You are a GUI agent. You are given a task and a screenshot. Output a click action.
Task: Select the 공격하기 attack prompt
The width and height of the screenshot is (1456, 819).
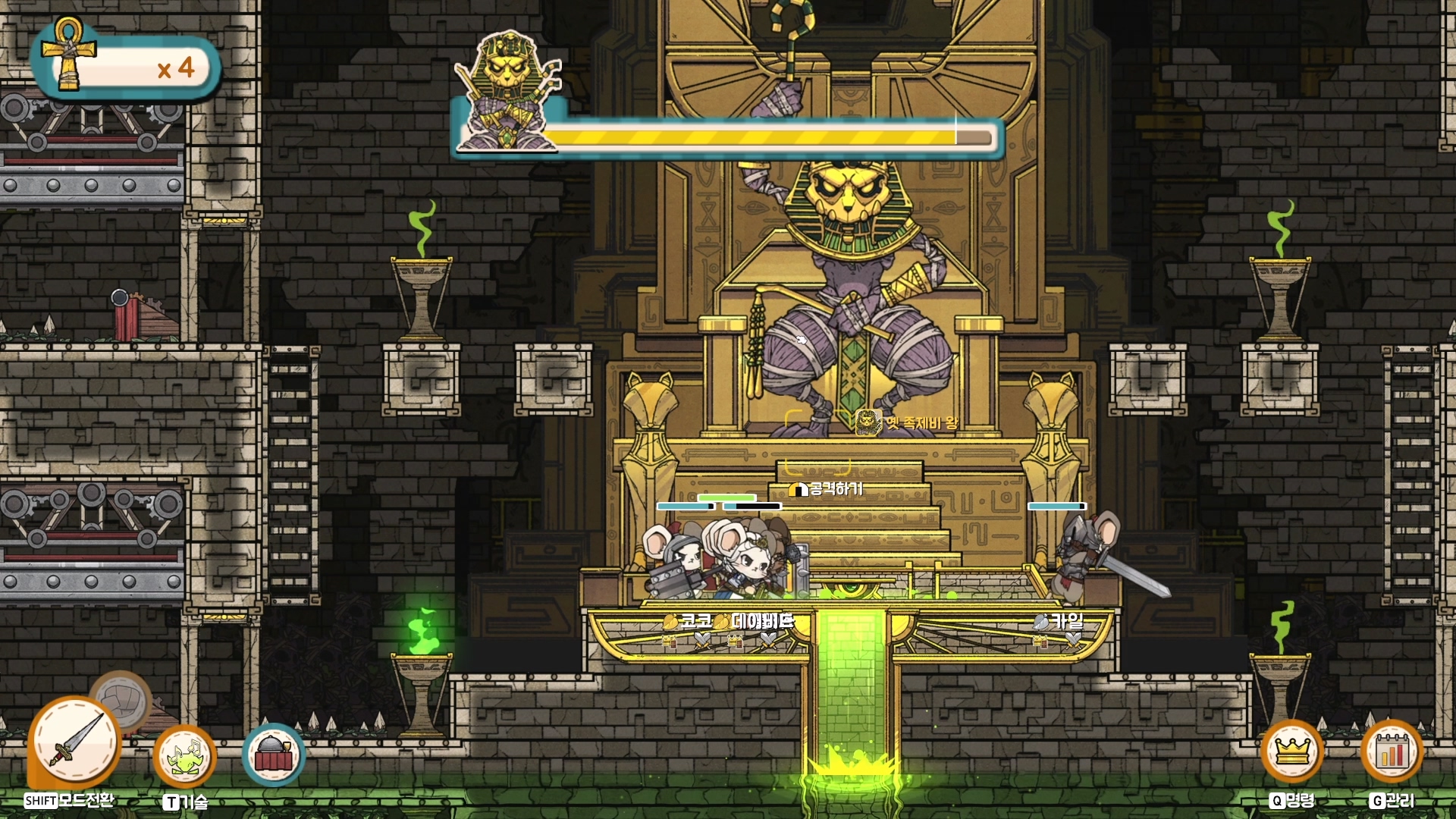(x=827, y=489)
